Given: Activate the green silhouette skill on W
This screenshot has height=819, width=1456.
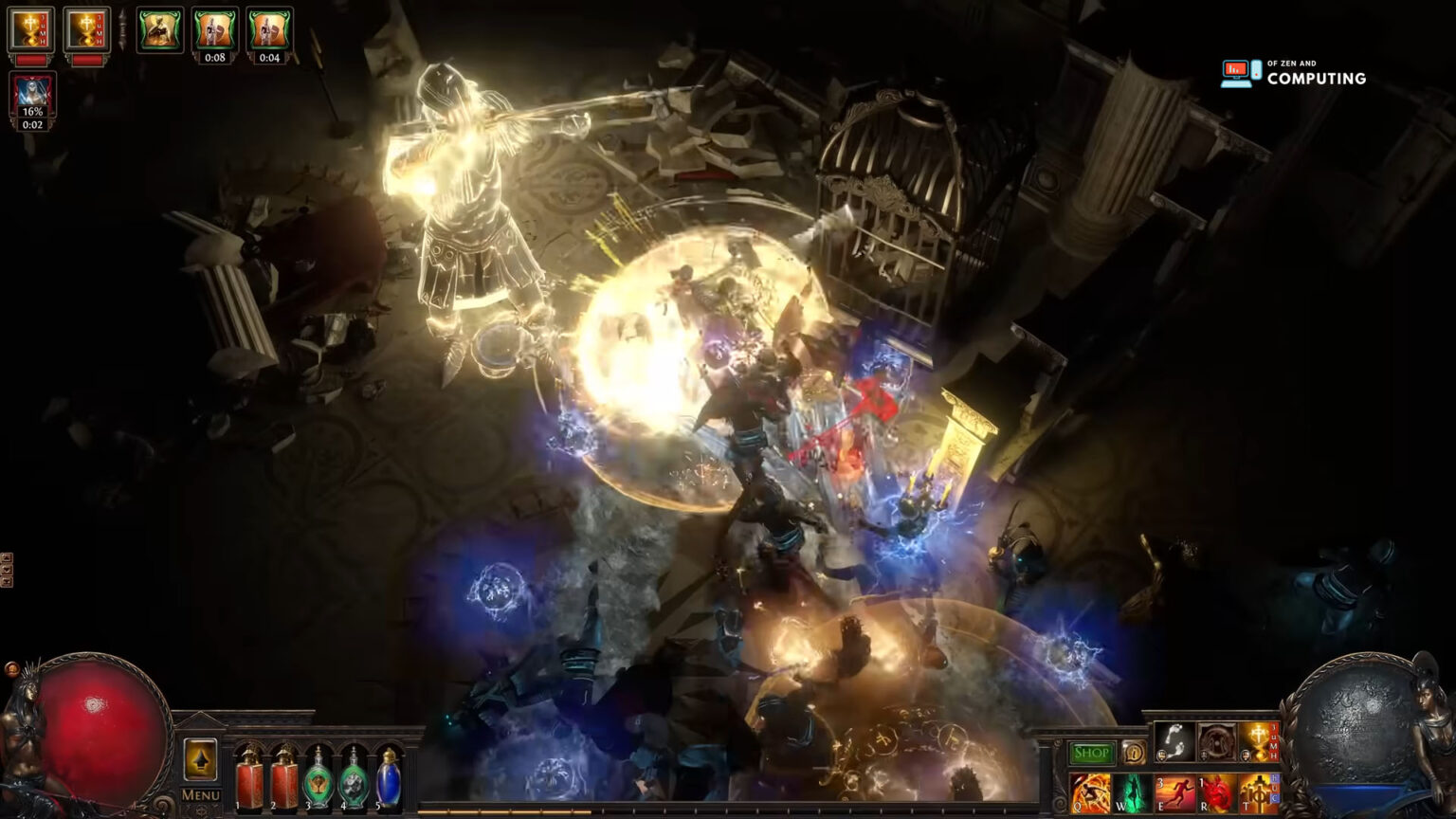Looking at the screenshot, I should (x=1132, y=793).
